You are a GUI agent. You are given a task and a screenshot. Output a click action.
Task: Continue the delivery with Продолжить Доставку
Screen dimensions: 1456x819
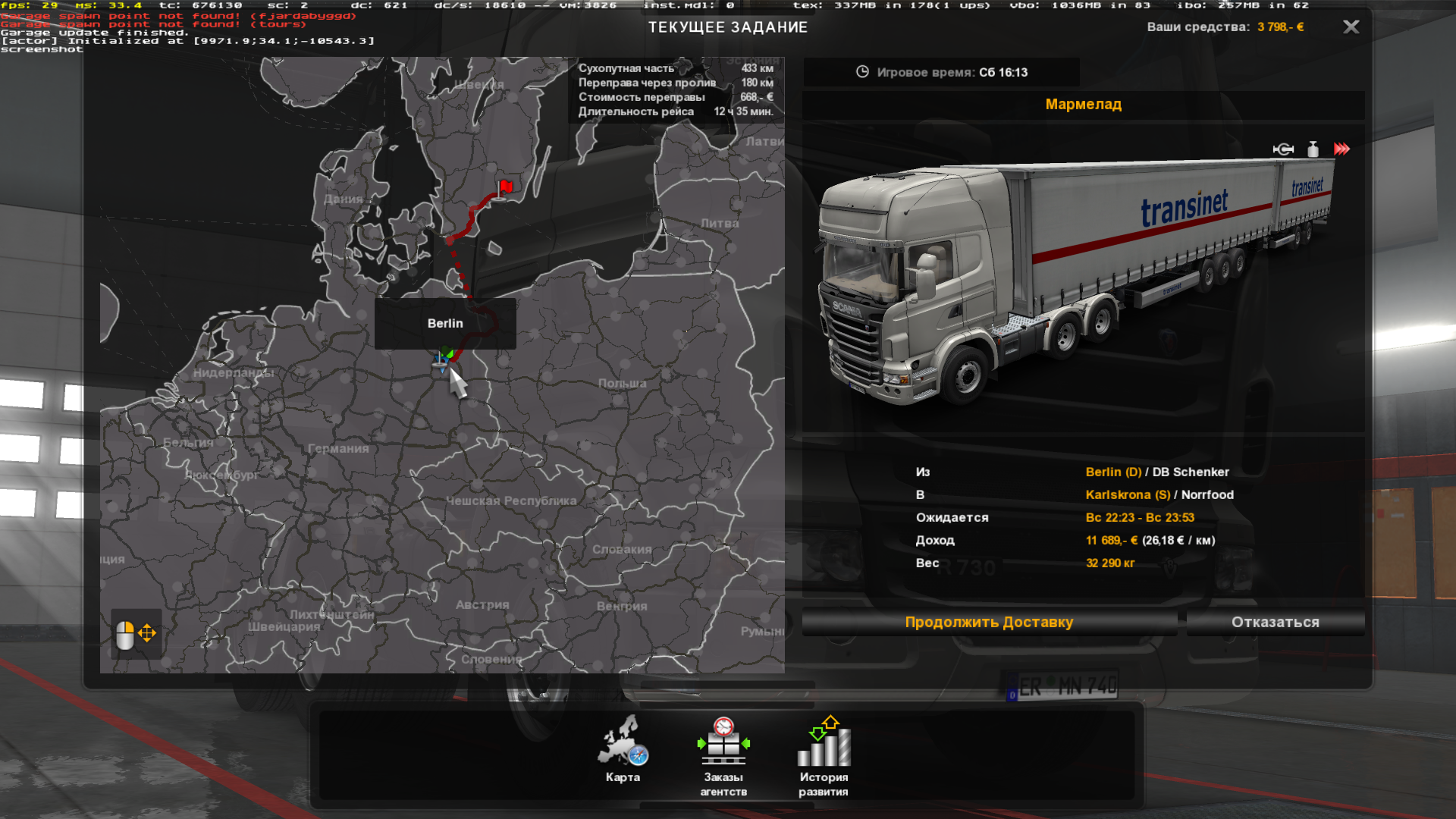(x=989, y=623)
